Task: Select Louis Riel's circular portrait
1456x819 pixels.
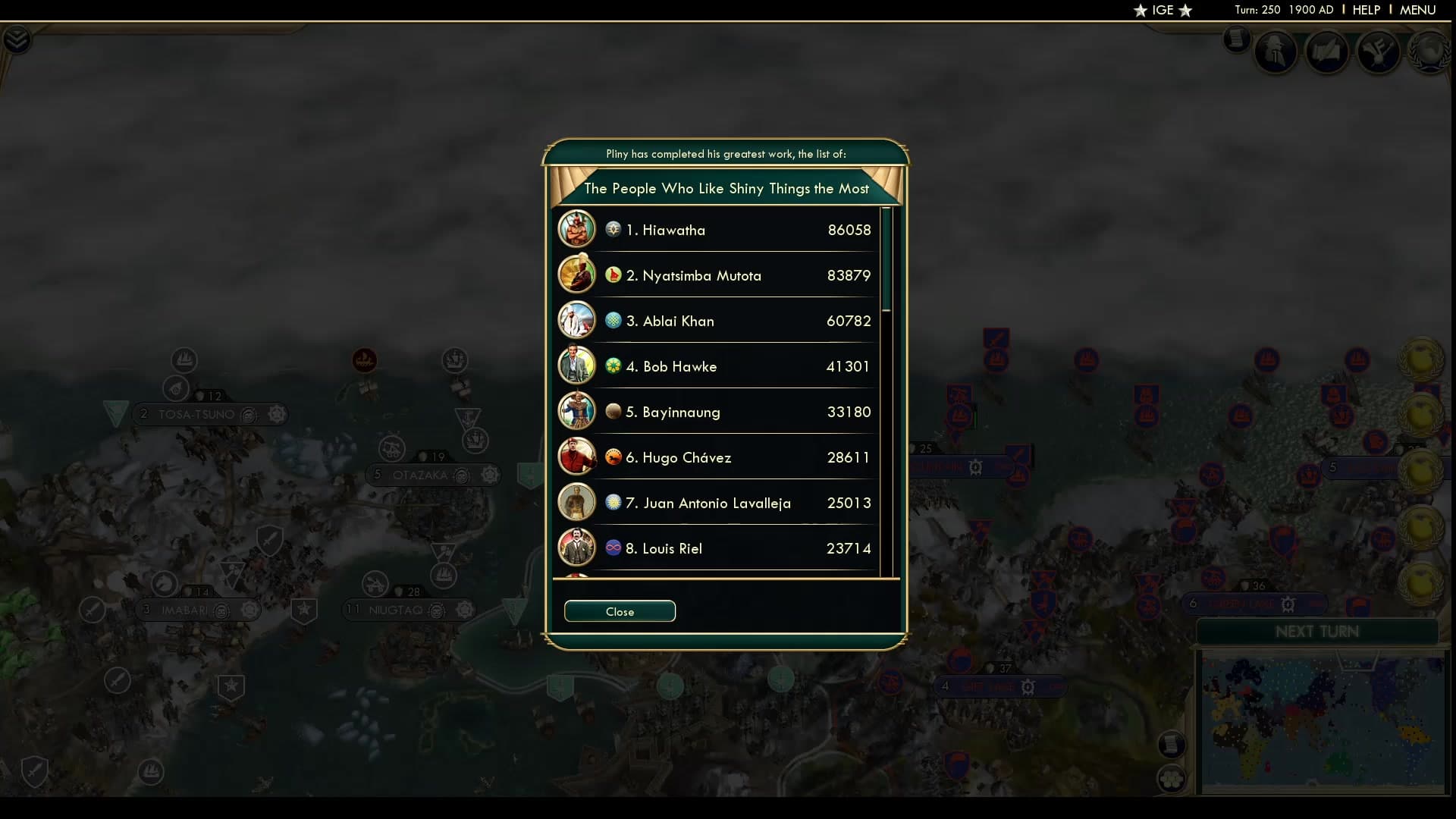Action: [x=577, y=548]
